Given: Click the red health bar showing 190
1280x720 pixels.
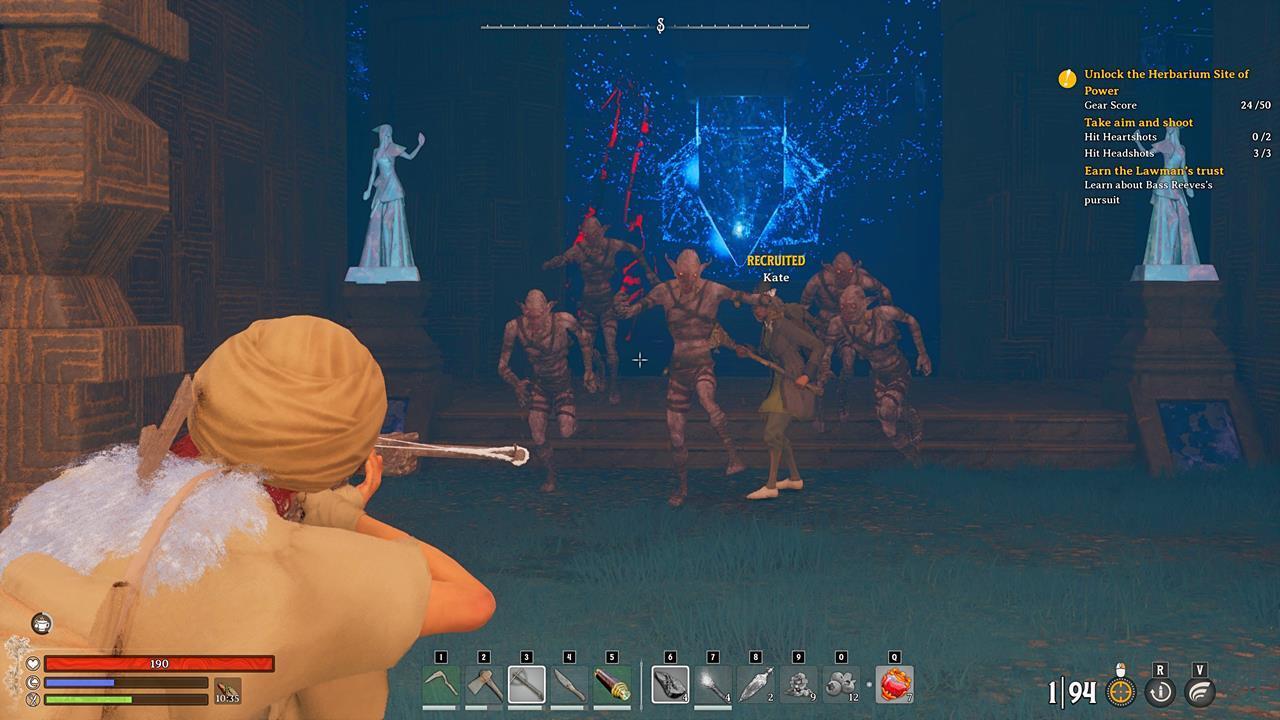Looking at the screenshot, I should pos(160,663).
